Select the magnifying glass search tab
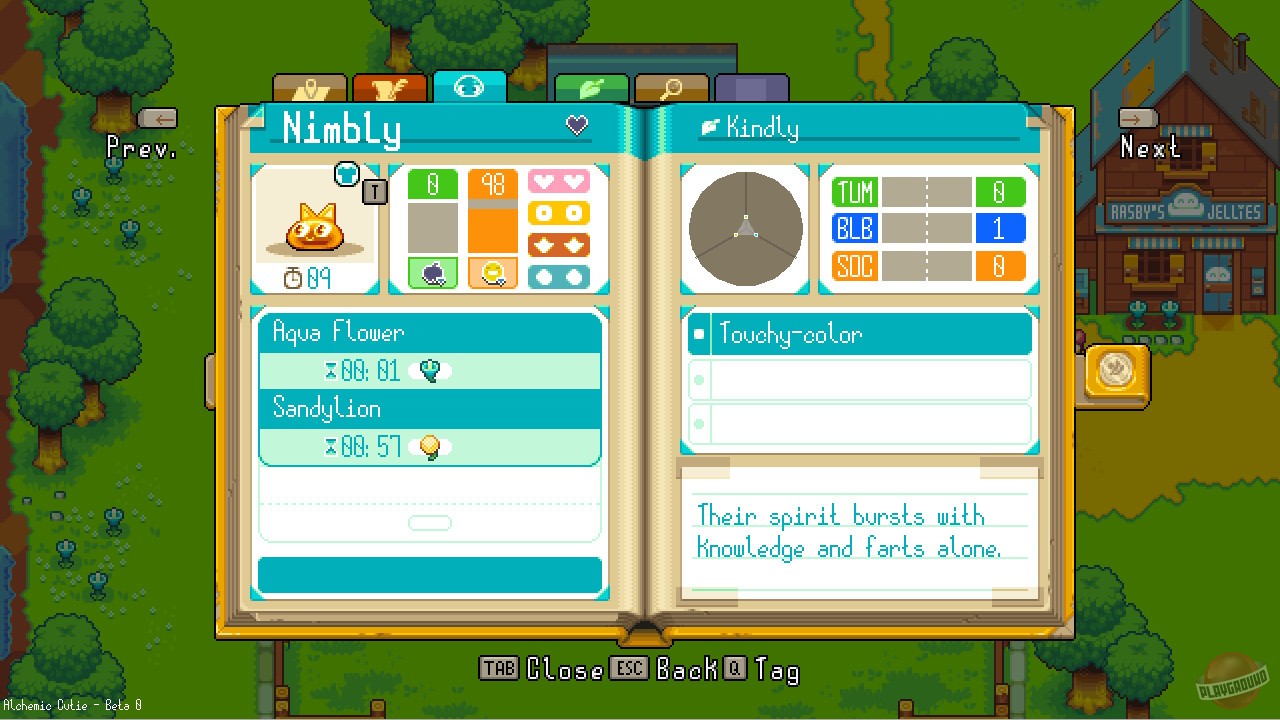1280x720 pixels. pyautogui.click(x=671, y=87)
